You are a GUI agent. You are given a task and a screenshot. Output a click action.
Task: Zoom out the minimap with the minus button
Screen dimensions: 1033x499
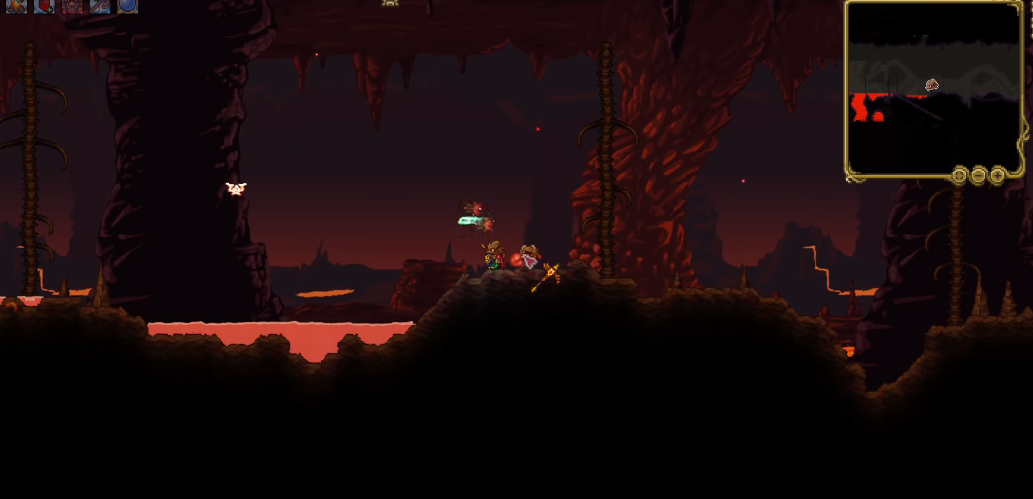click(978, 176)
